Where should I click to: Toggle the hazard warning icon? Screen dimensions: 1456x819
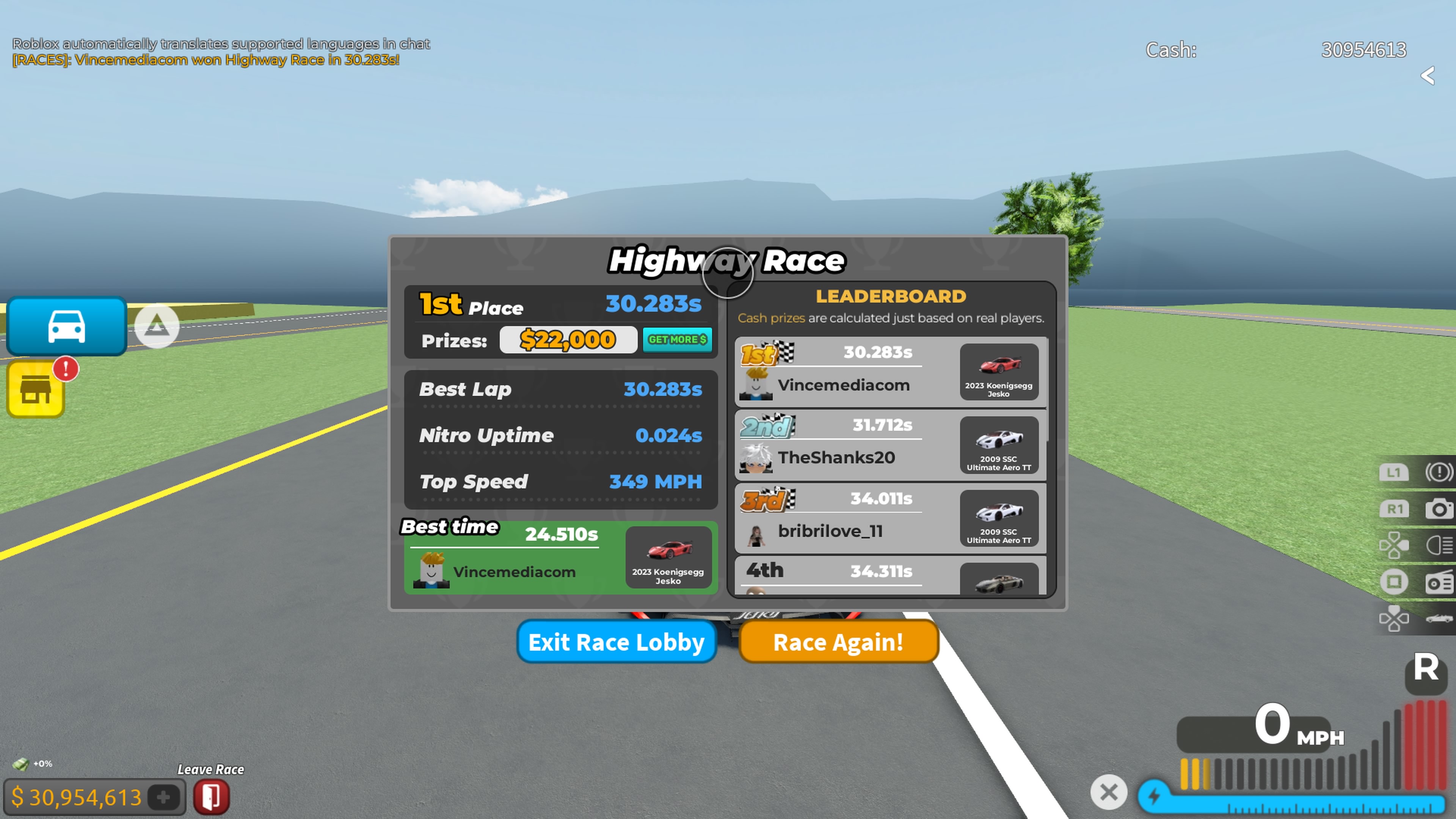click(x=1439, y=472)
